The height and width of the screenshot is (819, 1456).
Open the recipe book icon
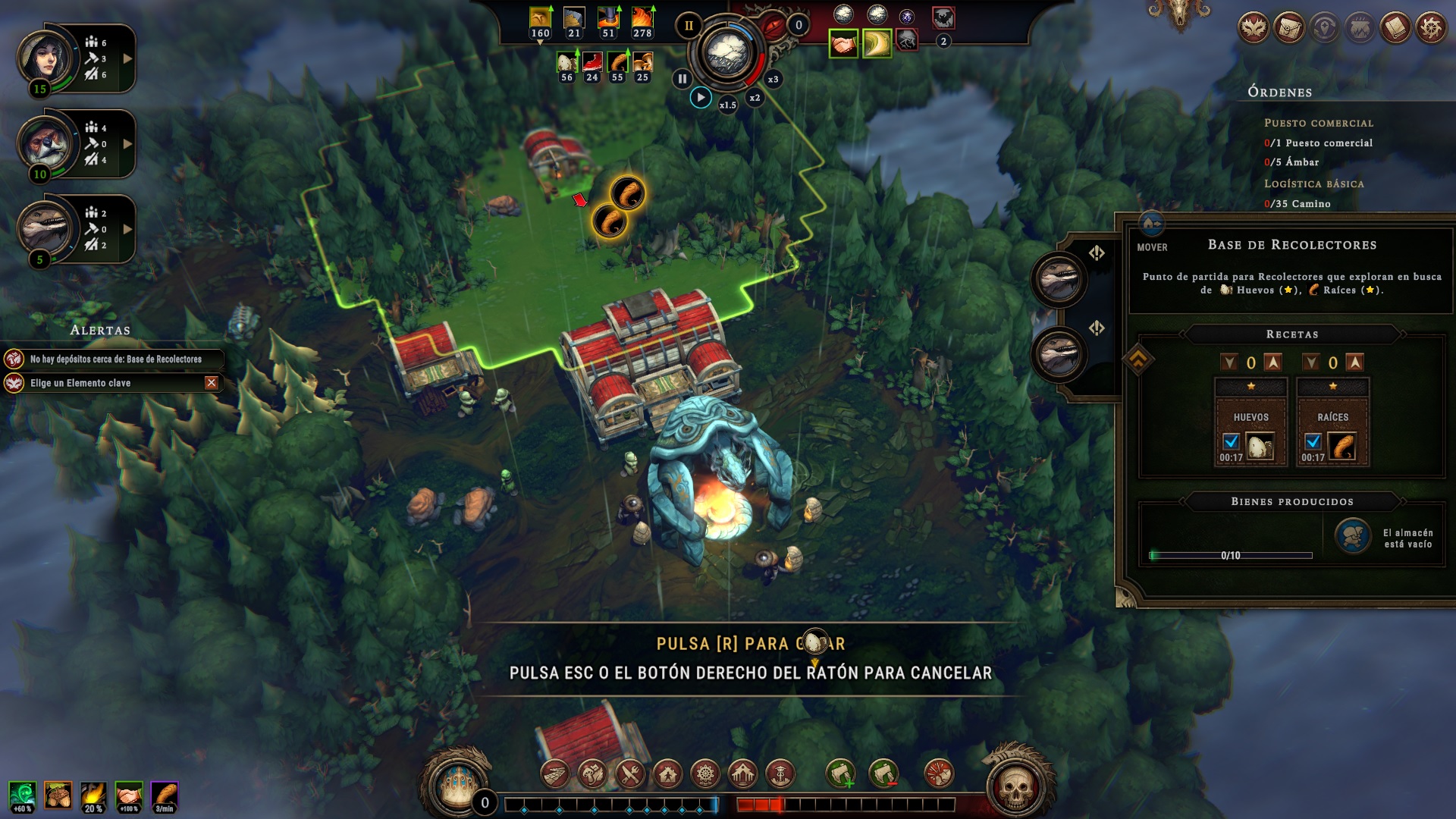point(1395,29)
